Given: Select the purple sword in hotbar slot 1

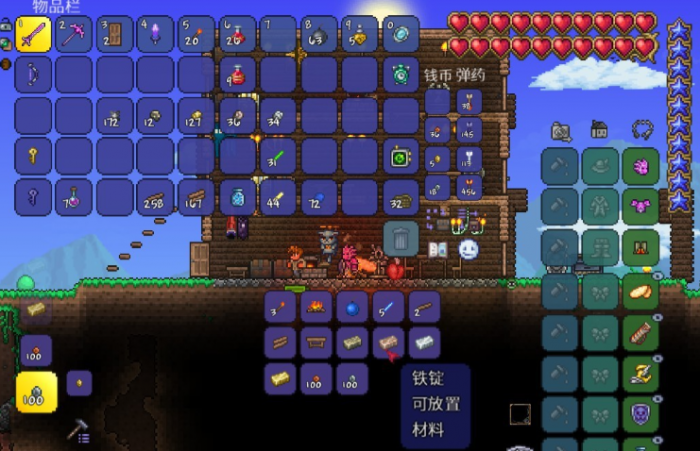Looking at the screenshot, I should click(33, 34).
